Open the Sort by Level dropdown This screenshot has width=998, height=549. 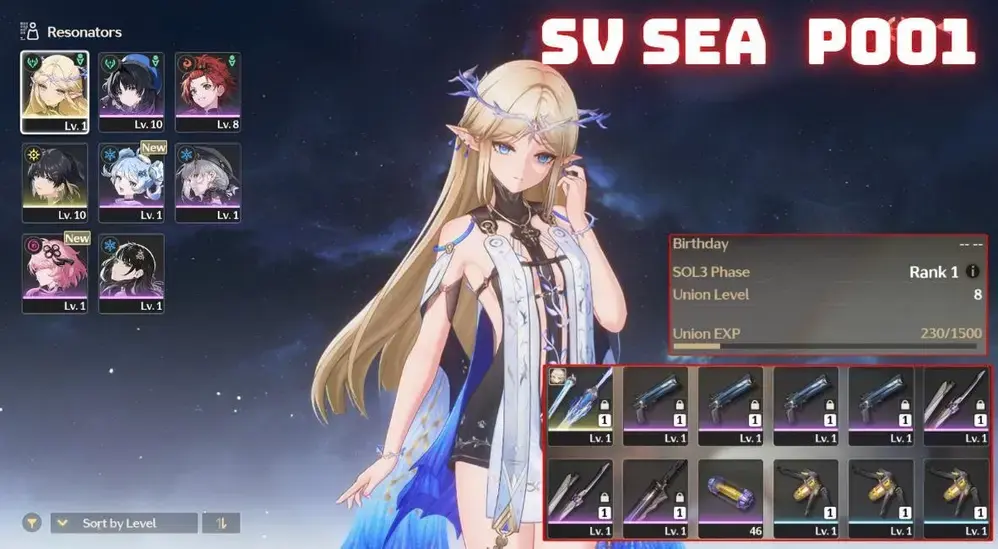[124, 523]
